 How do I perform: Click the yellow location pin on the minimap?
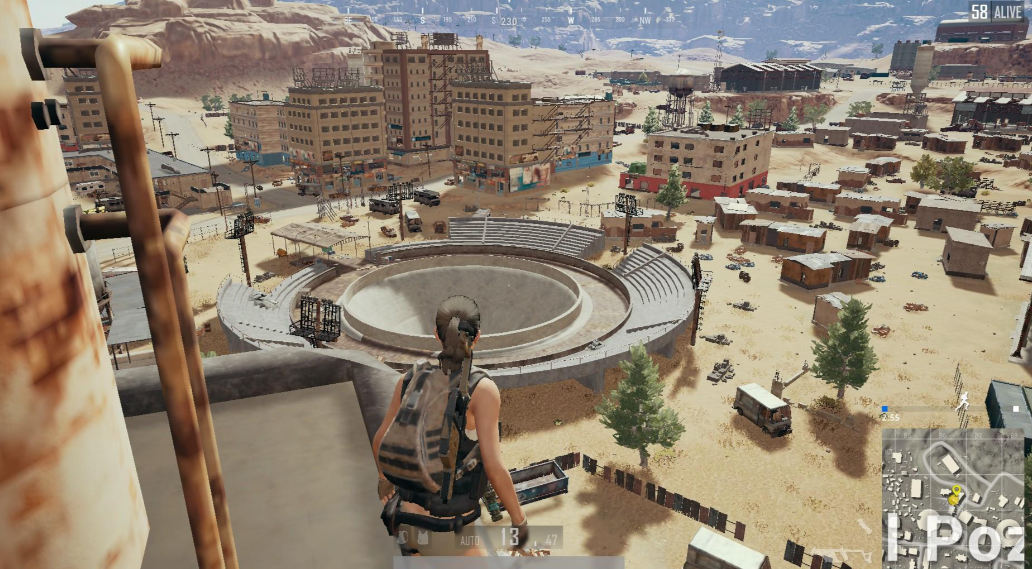pos(955,492)
